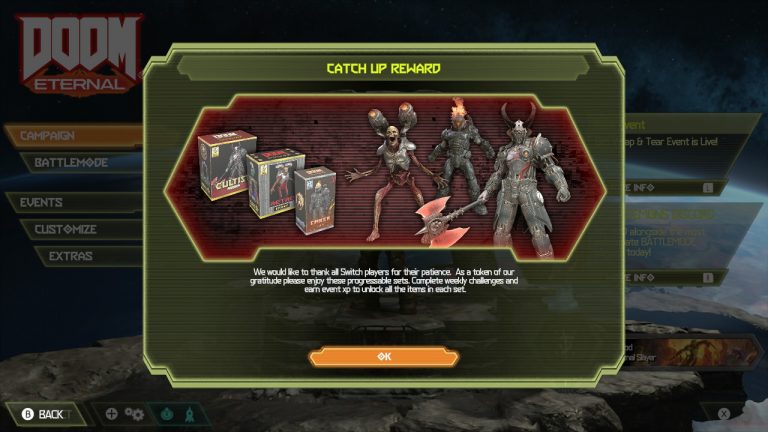Click the rocket icon in the bottom bar
This screenshot has width=768, height=432.
[190, 414]
